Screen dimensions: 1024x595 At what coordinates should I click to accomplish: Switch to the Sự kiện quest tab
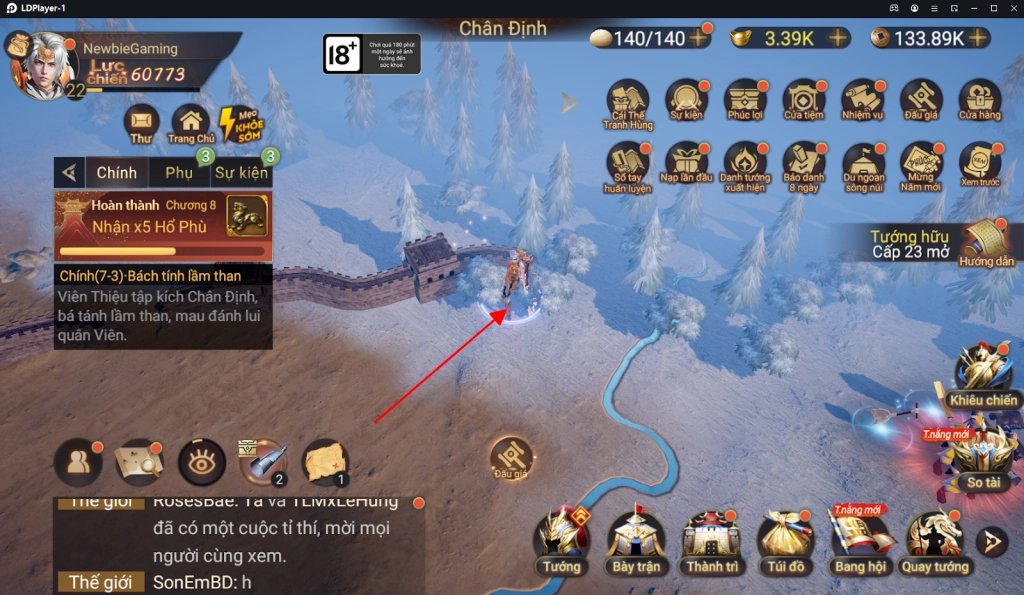pos(241,172)
